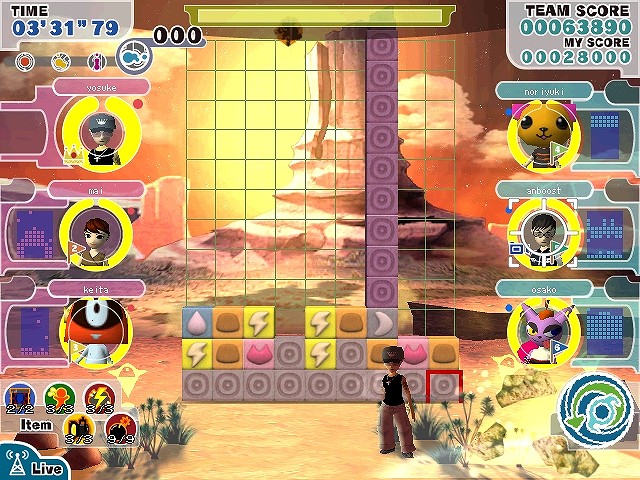Image resolution: width=640 pixels, height=480 pixels.
Task: Select the large blue swirl mode icon
Action: point(132,57)
